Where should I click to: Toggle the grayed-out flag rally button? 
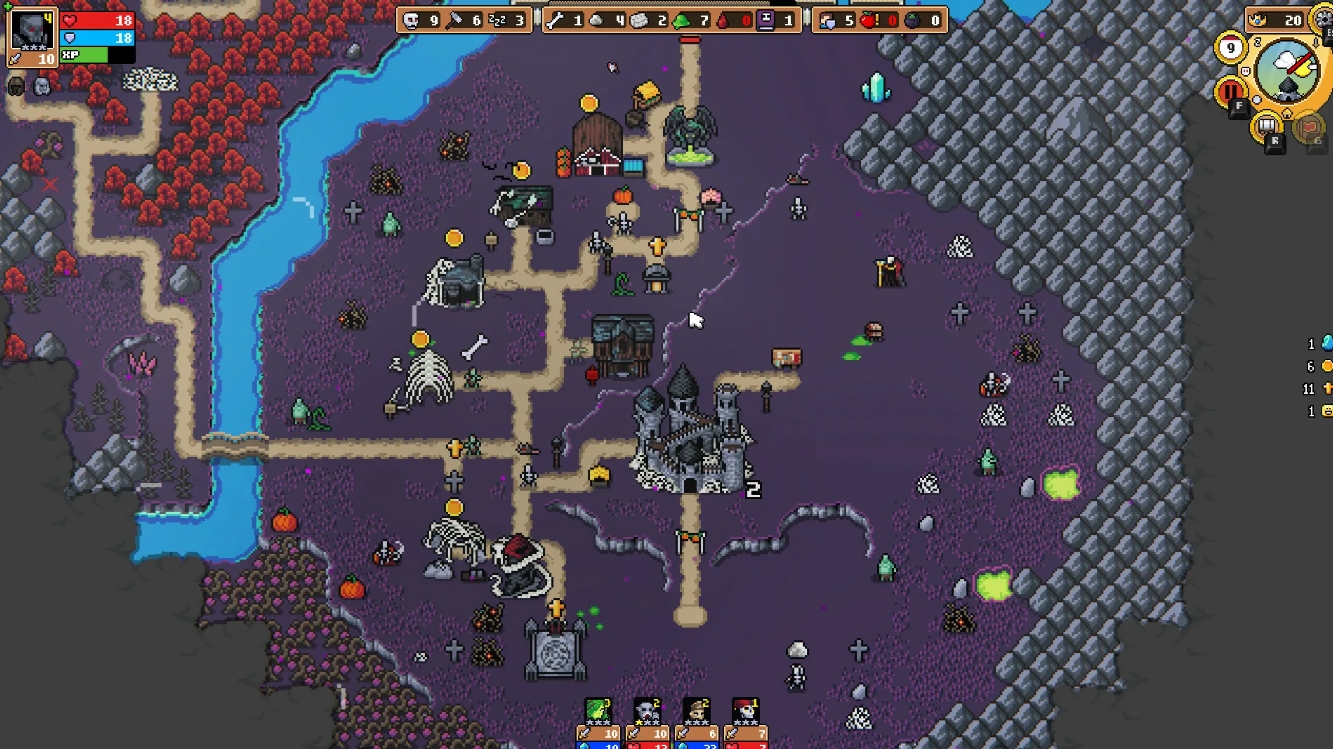click(1308, 128)
